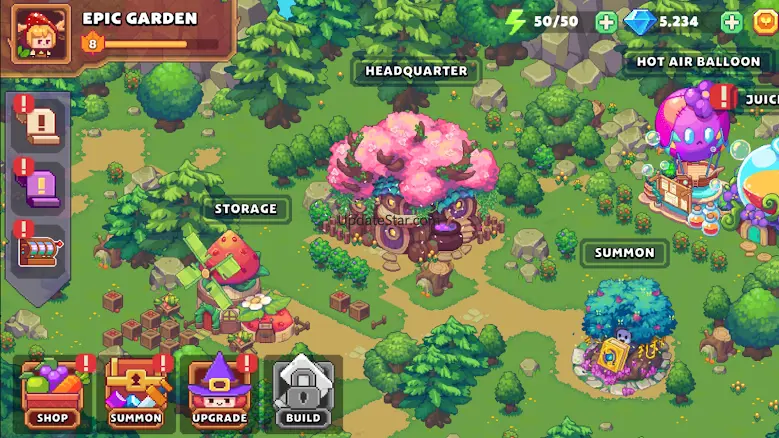This screenshot has height=438, width=779.
Task: Select the Storage building label
Action: click(x=246, y=209)
